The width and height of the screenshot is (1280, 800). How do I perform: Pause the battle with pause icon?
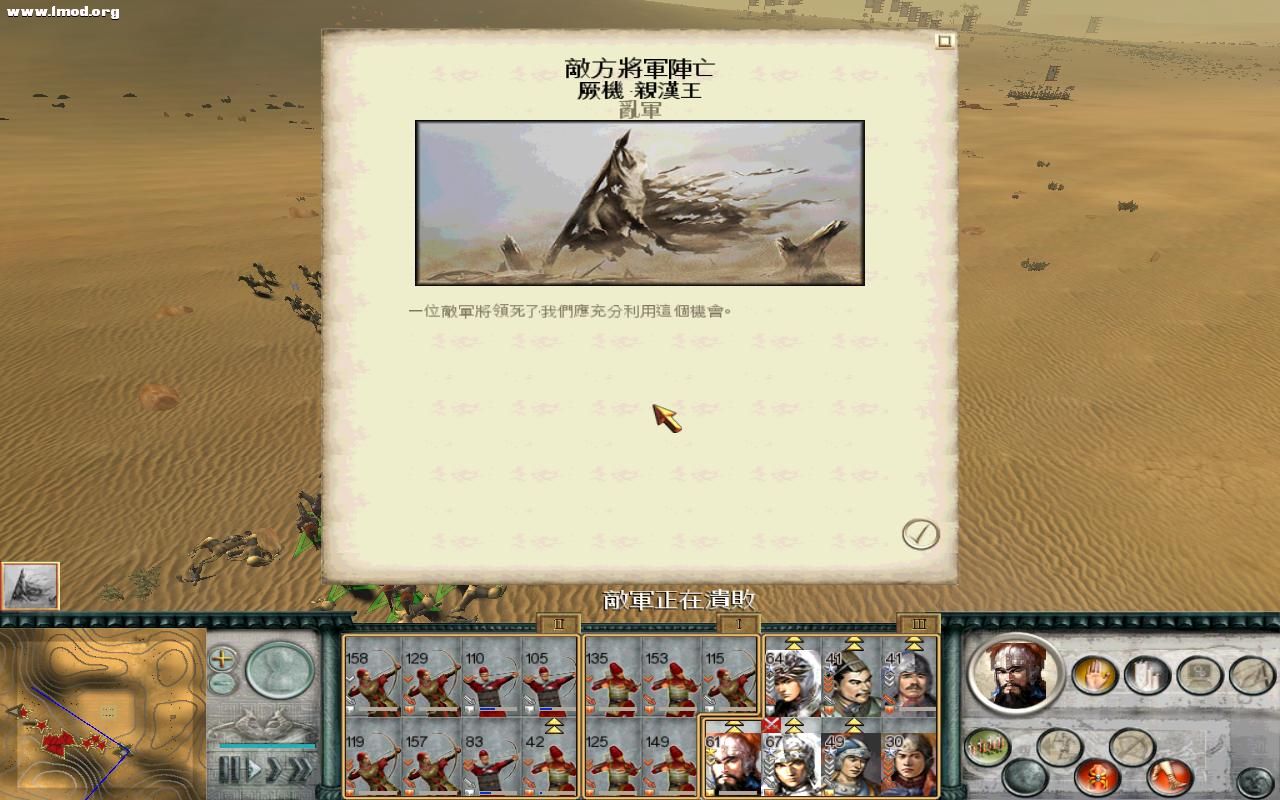click(230, 768)
